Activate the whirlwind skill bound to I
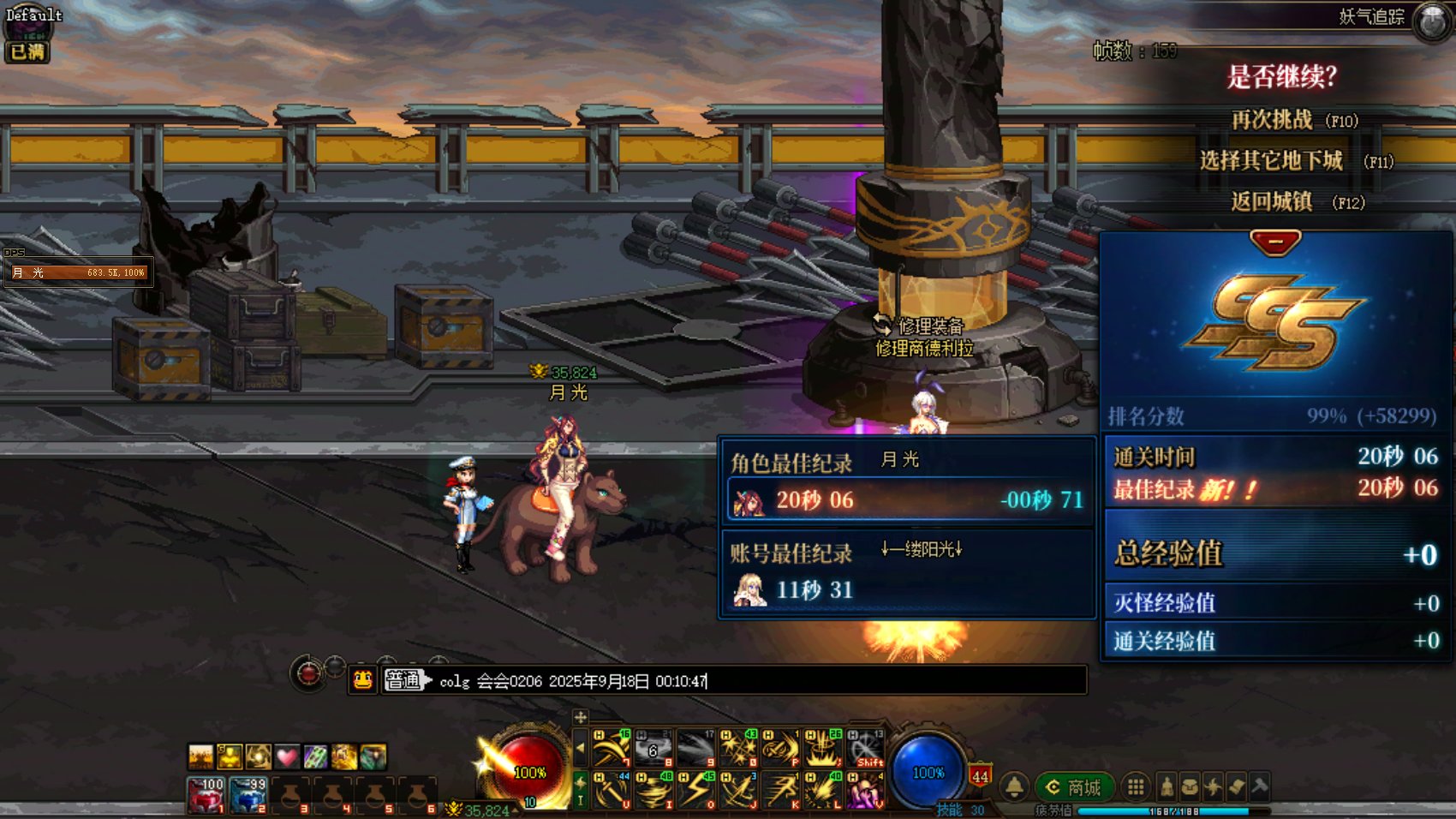The width and height of the screenshot is (1456, 819). 653,790
